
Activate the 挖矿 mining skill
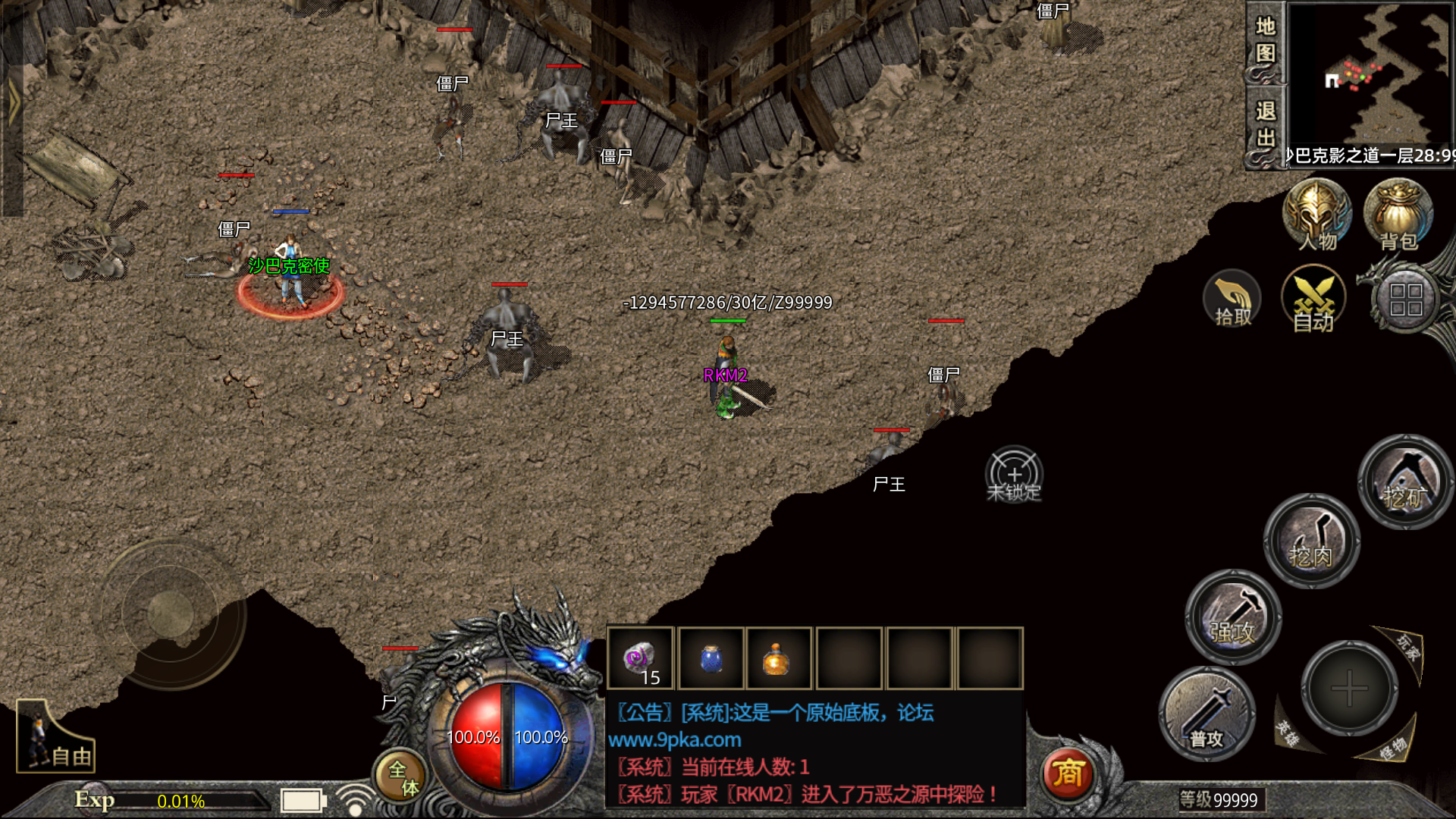[1404, 482]
